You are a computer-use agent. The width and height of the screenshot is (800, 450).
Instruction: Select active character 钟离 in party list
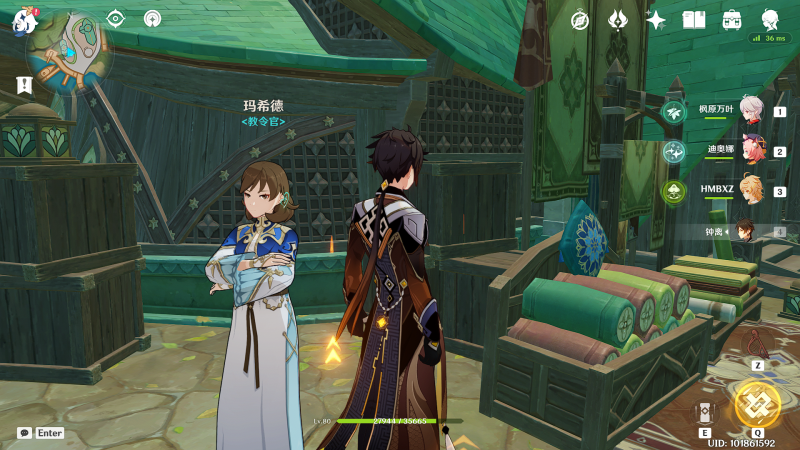tap(745, 231)
